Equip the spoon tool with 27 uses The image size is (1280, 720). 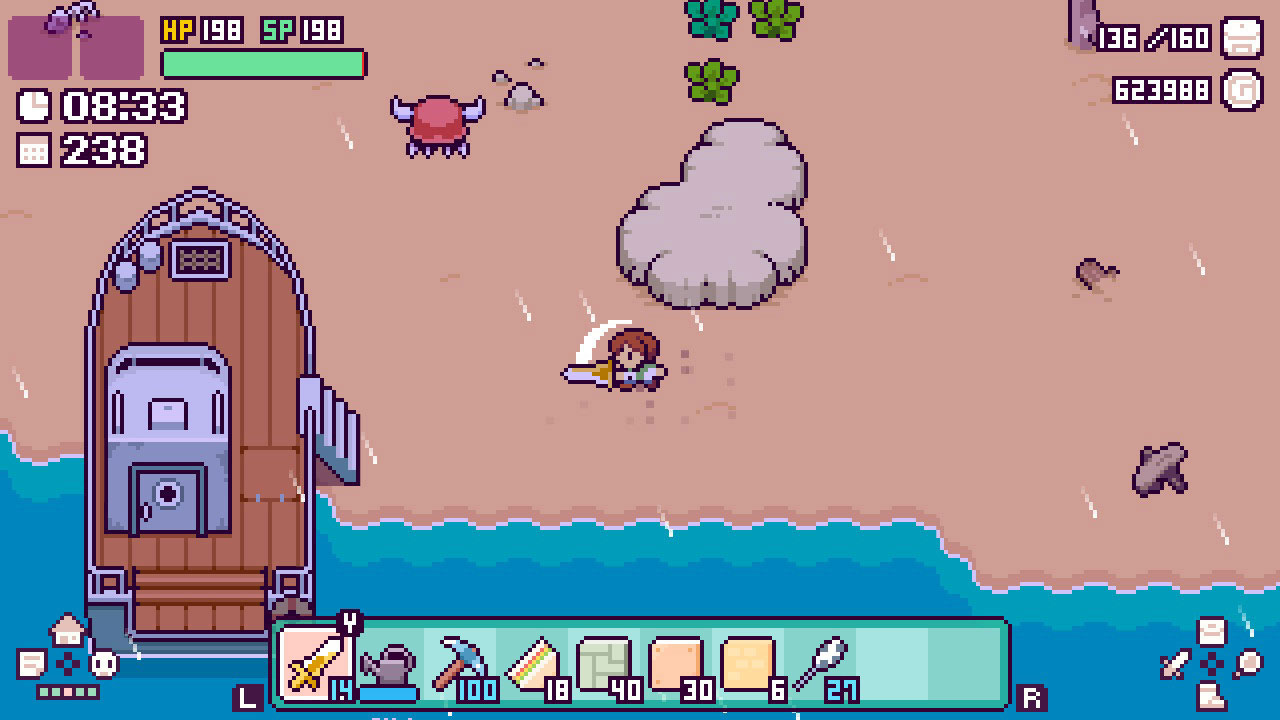[x=820, y=658]
